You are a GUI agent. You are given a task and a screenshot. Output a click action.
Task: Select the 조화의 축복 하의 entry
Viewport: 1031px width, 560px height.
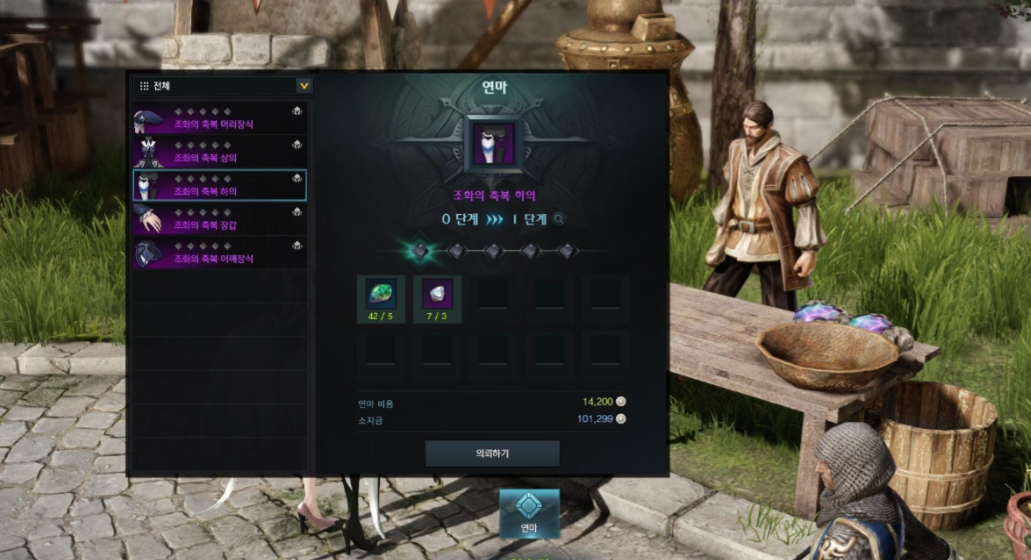(x=219, y=185)
